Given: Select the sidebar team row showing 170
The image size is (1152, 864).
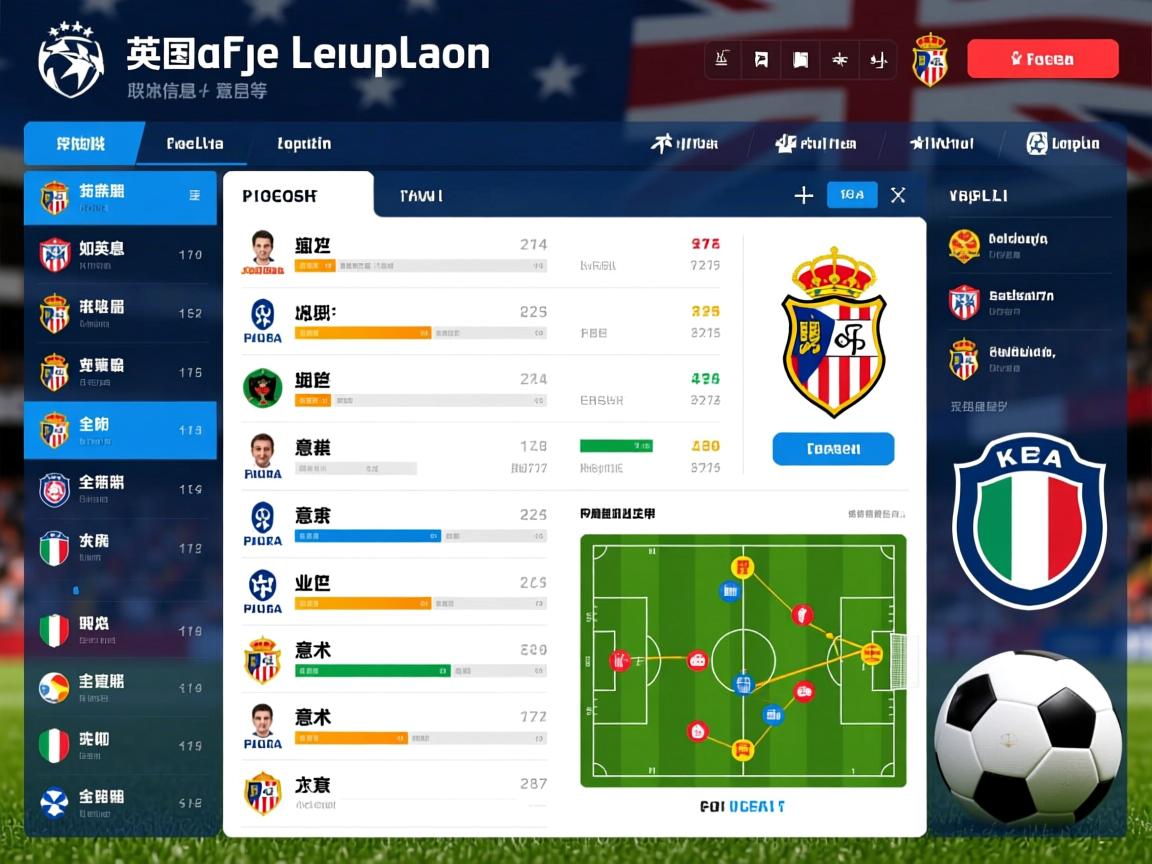Looking at the screenshot, I should [120, 254].
